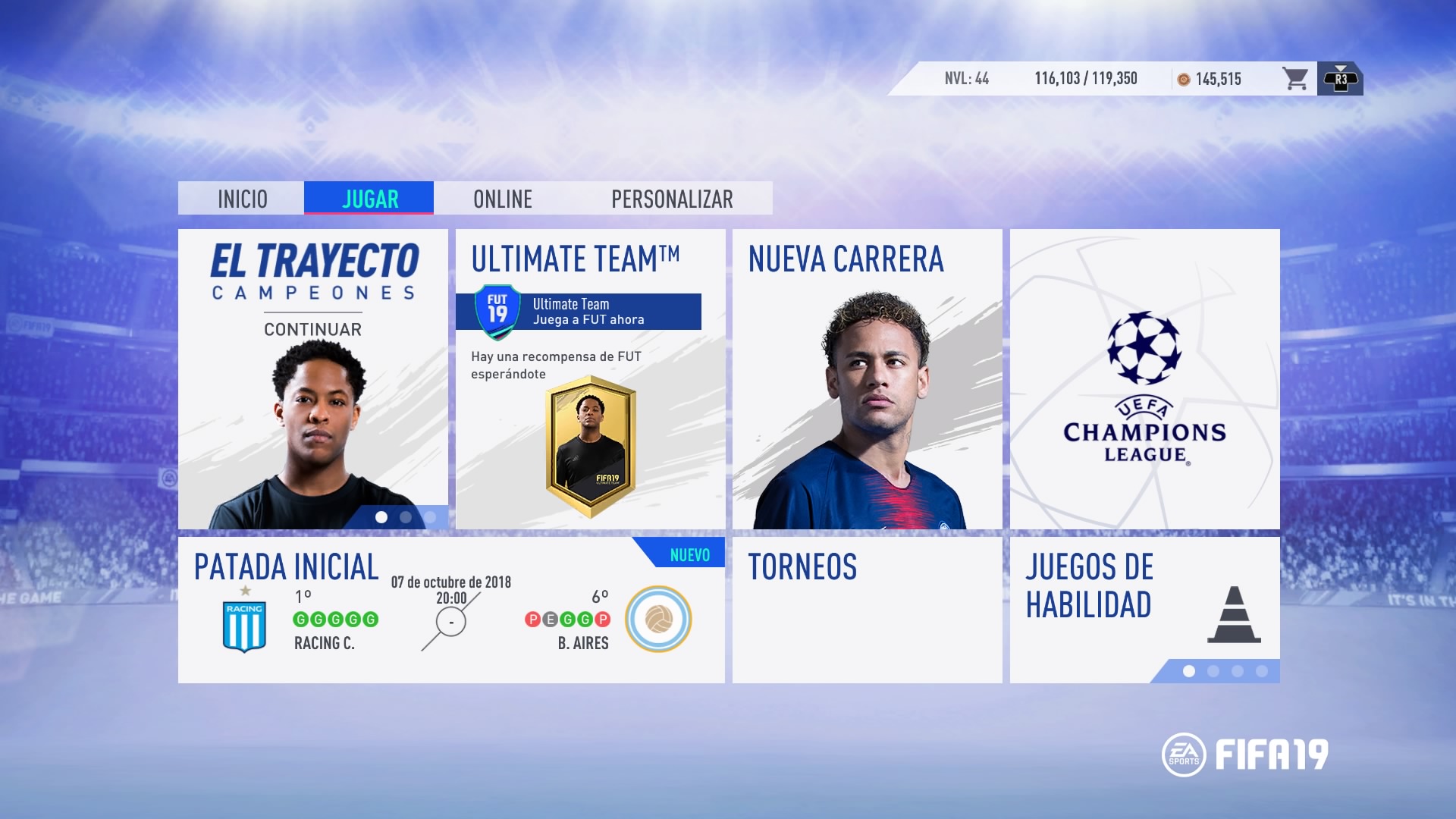Launch the Patada Inicial kick-off match
1456x819 pixels.
451,610
